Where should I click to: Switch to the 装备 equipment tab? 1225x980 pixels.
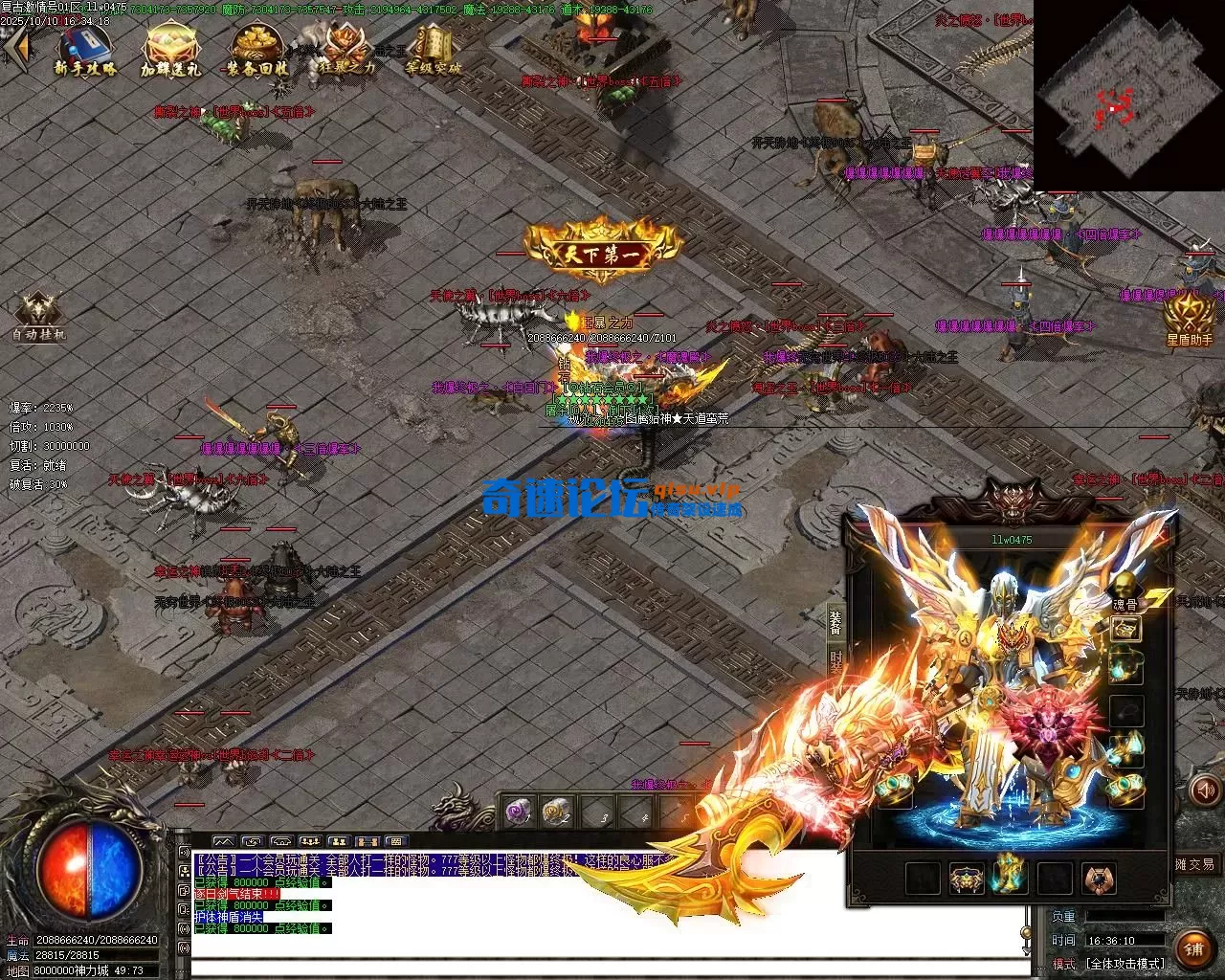pos(835,622)
